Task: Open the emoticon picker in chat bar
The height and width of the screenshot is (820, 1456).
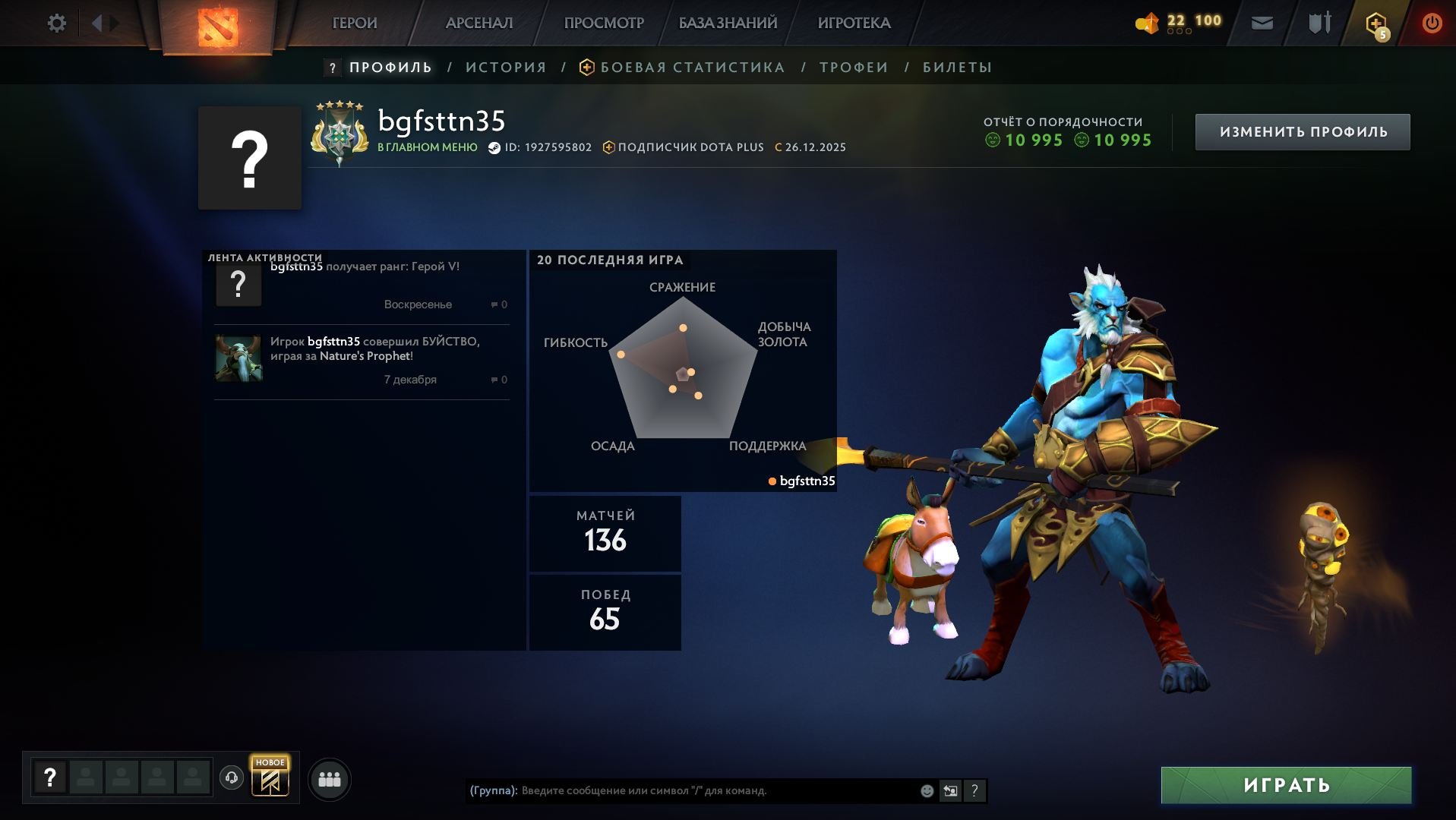Action: click(x=926, y=790)
